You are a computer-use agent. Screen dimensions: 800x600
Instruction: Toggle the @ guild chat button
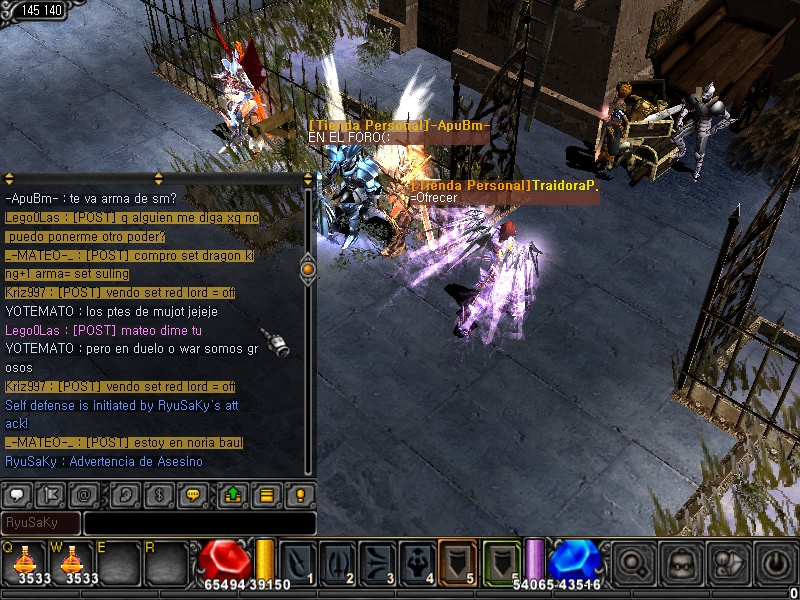[x=86, y=494]
